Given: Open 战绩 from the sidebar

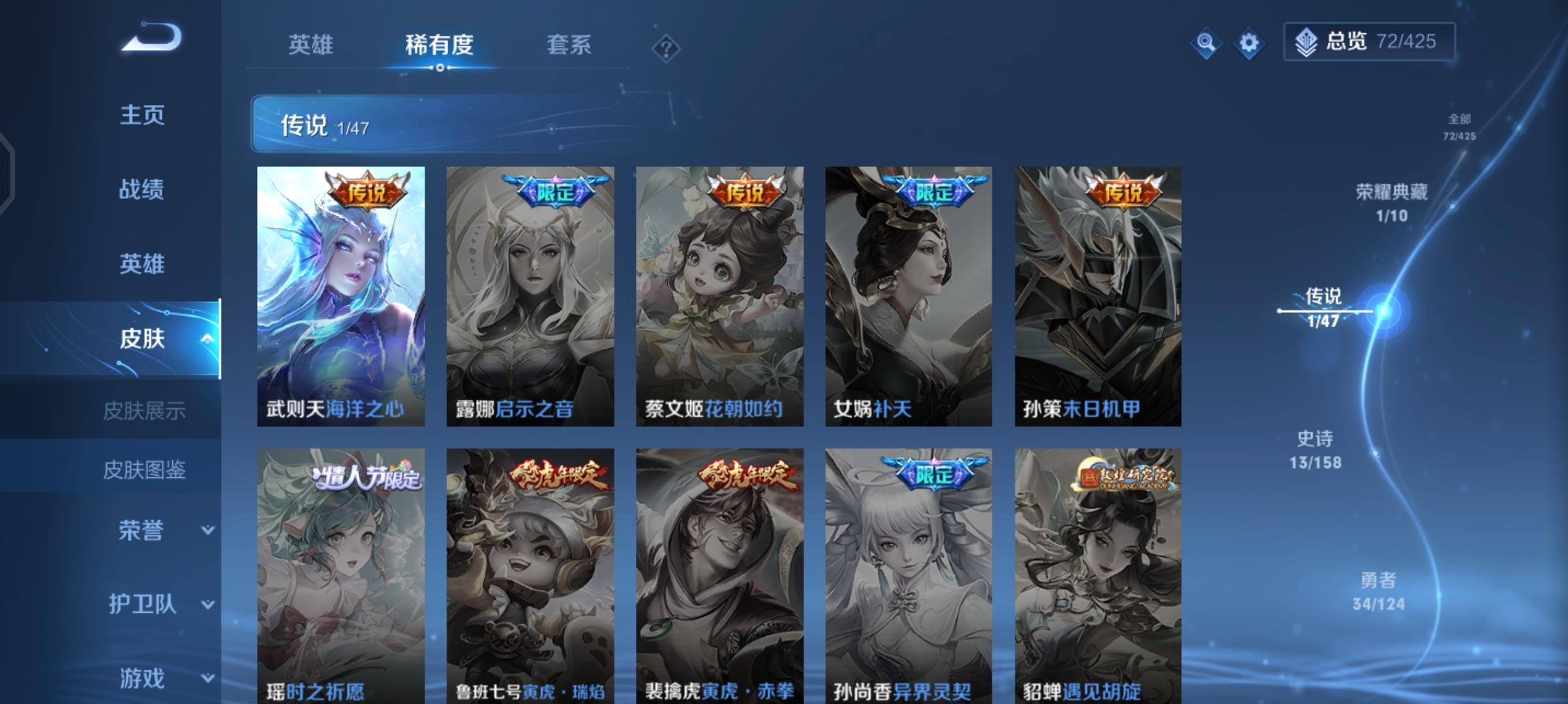Looking at the screenshot, I should (143, 190).
